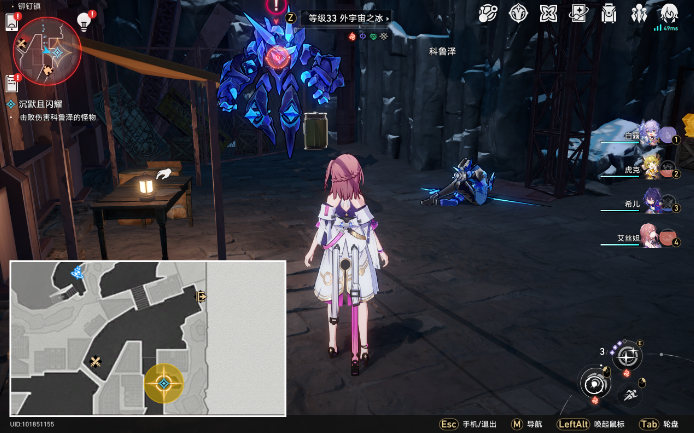Use the technique skill button
The width and height of the screenshot is (694, 433).
[x=628, y=356]
